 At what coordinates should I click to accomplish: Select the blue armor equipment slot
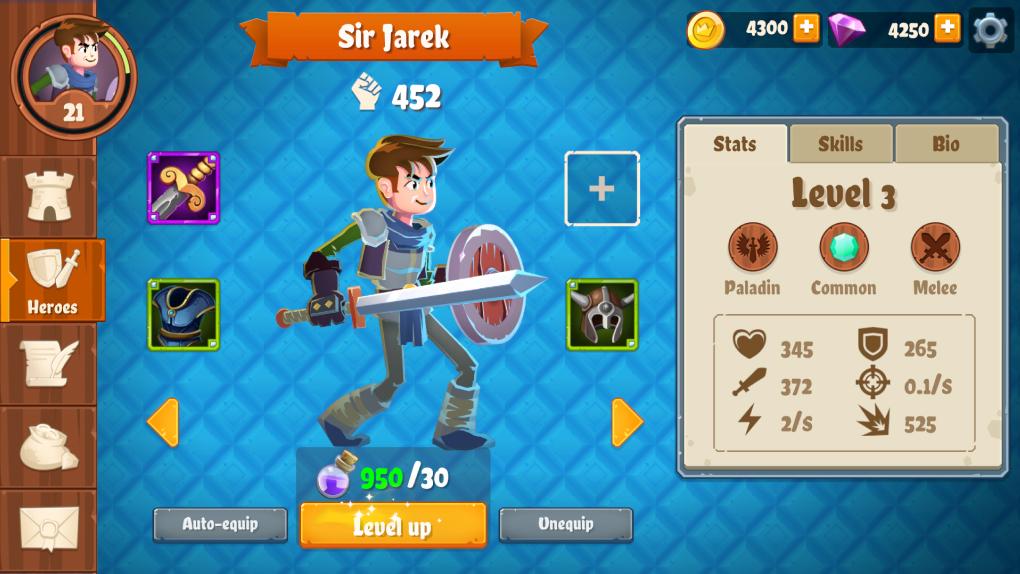pyautogui.click(x=184, y=315)
